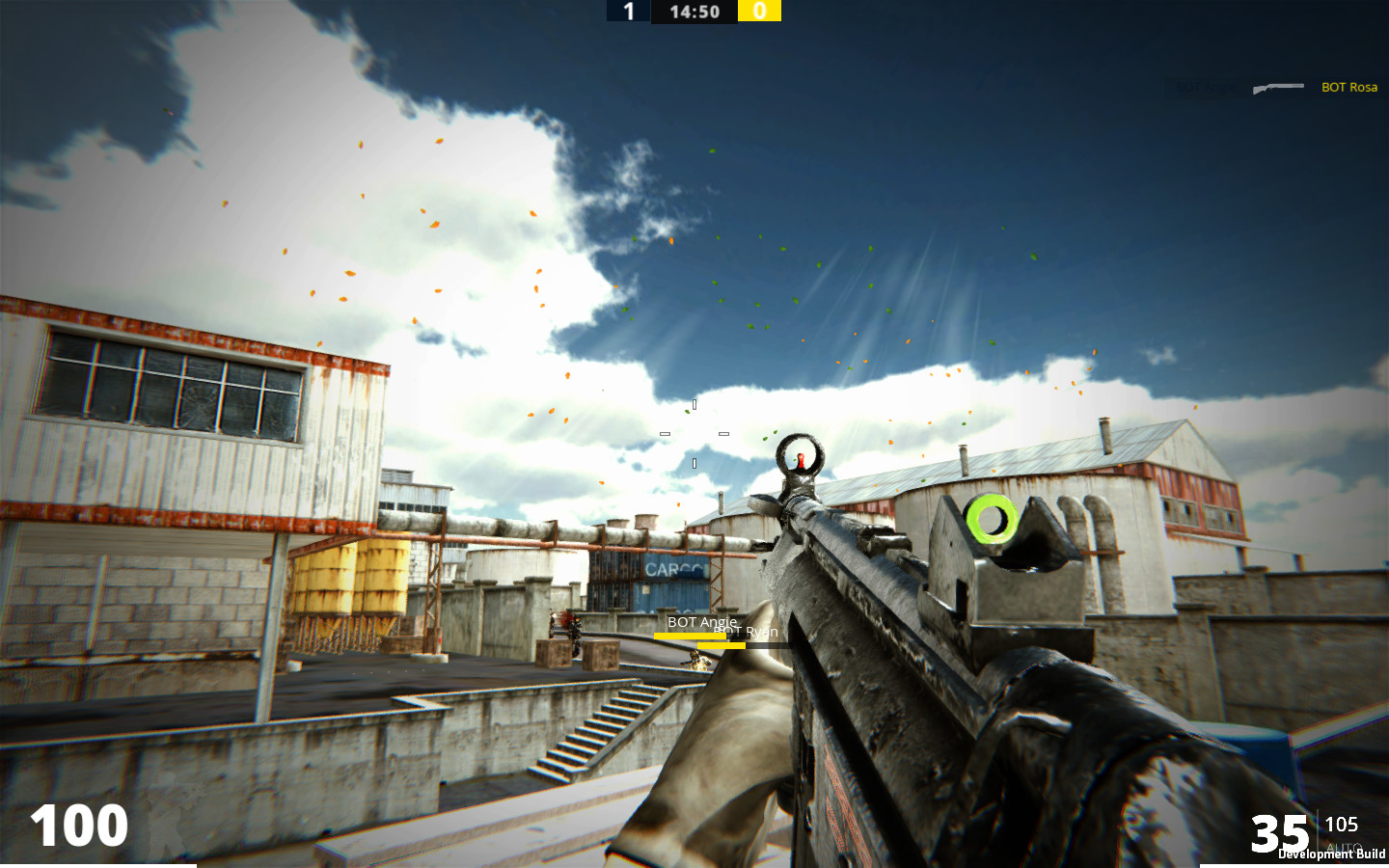Expand the BOT Angie nameplate
The height and width of the screenshot is (868, 1389).
tap(699, 622)
